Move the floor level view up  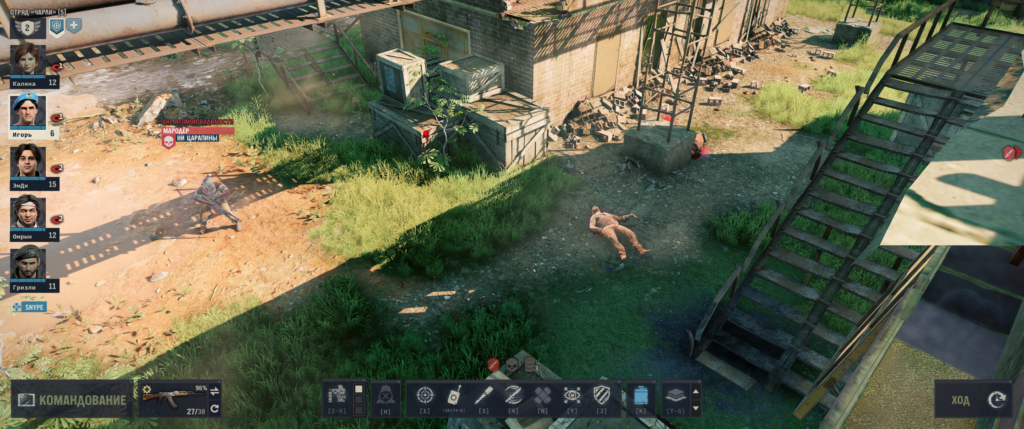[x=696, y=389]
